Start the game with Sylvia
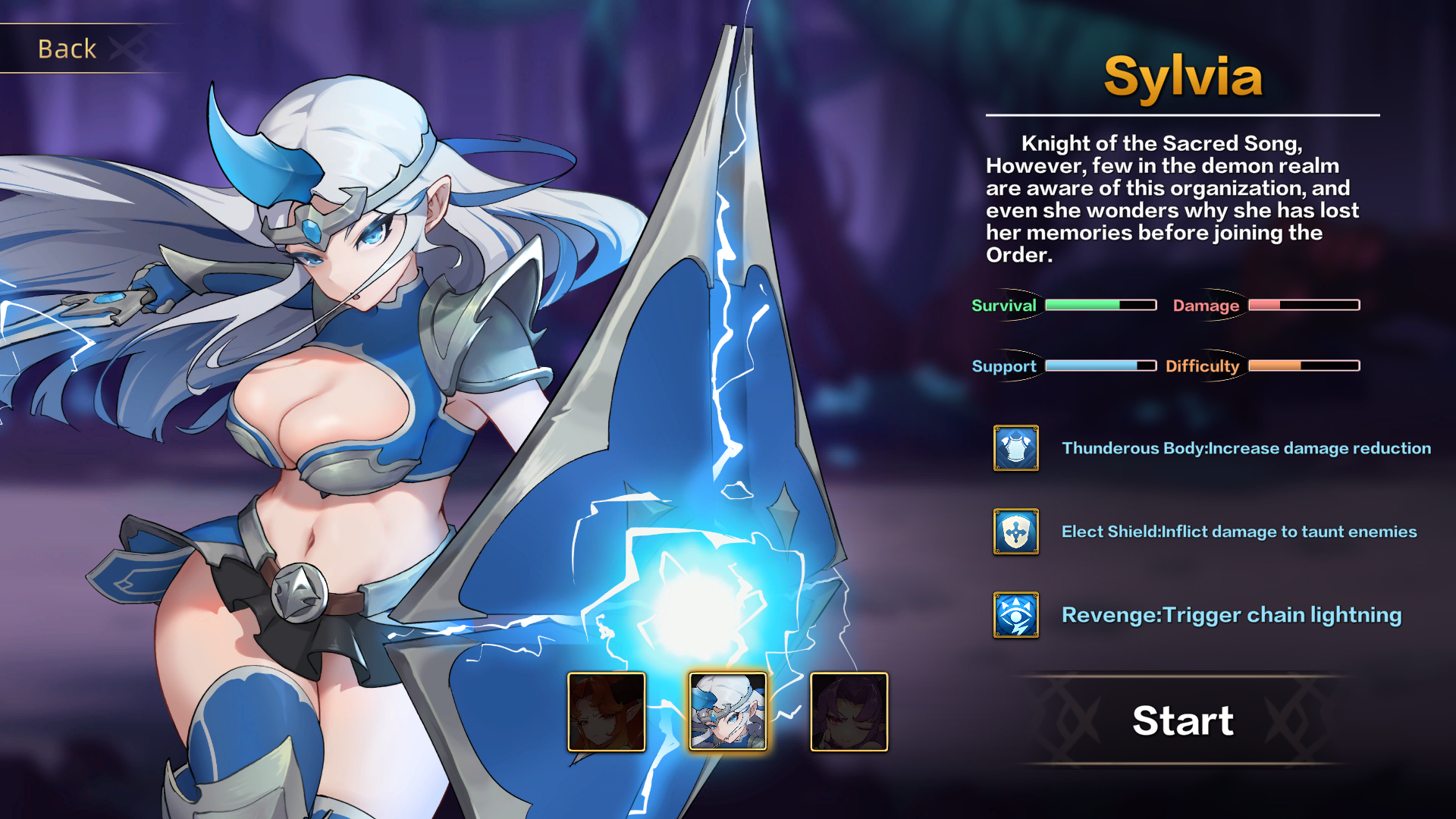The height and width of the screenshot is (819, 1456). (1182, 720)
